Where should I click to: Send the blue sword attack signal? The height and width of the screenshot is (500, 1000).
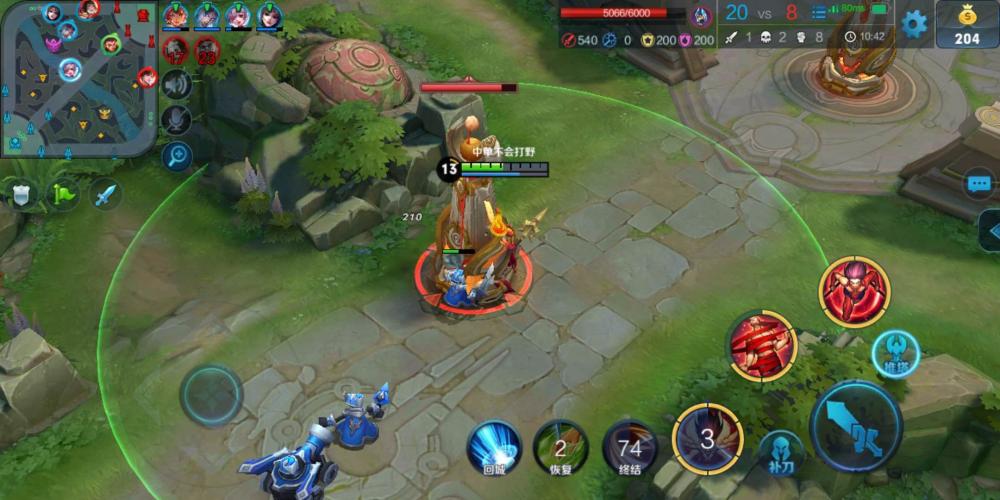pos(106,193)
